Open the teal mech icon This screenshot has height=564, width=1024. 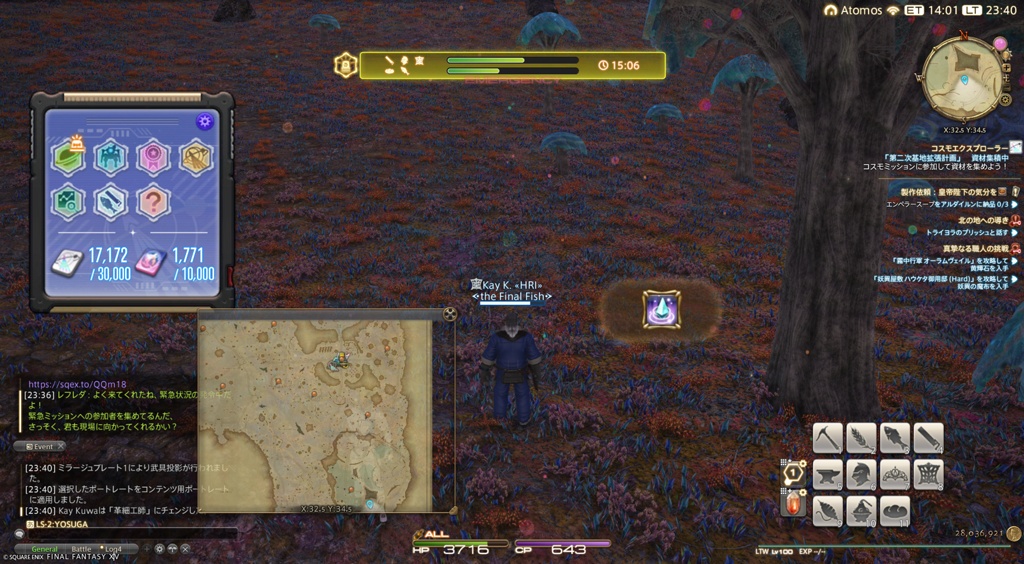coord(110,156)
